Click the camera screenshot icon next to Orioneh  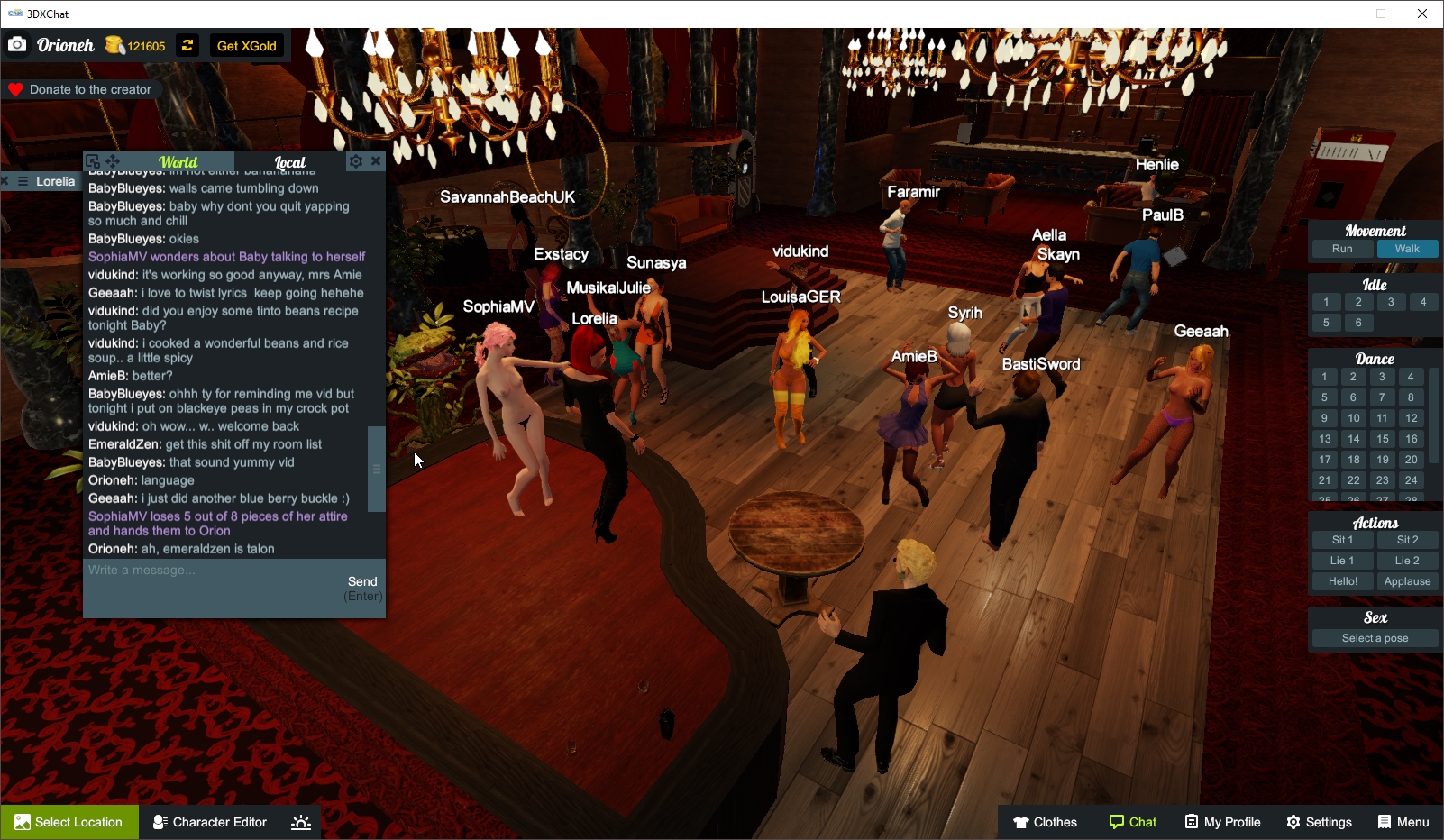point(16,44)
